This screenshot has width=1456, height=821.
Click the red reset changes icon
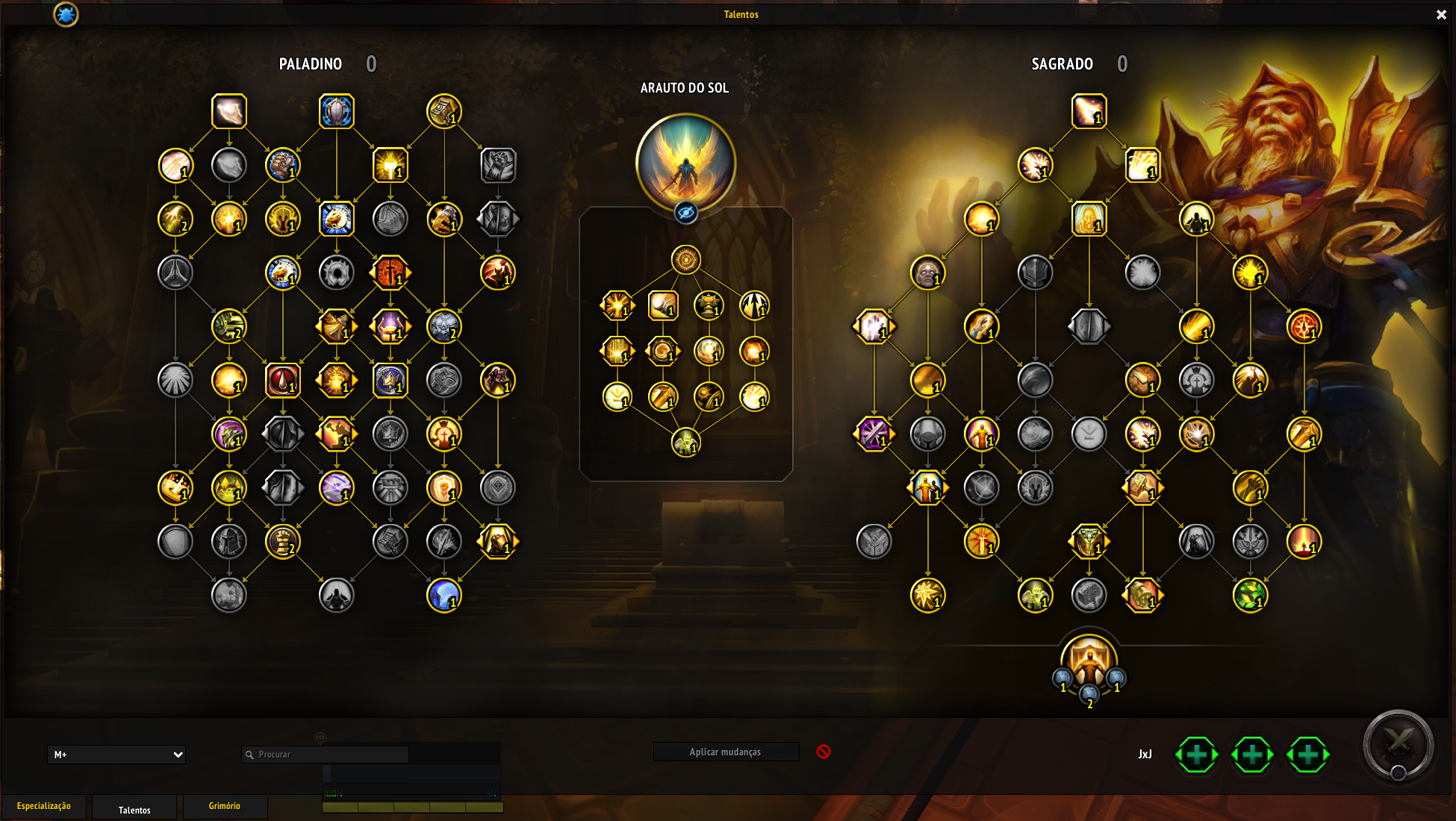coord(824,752)
